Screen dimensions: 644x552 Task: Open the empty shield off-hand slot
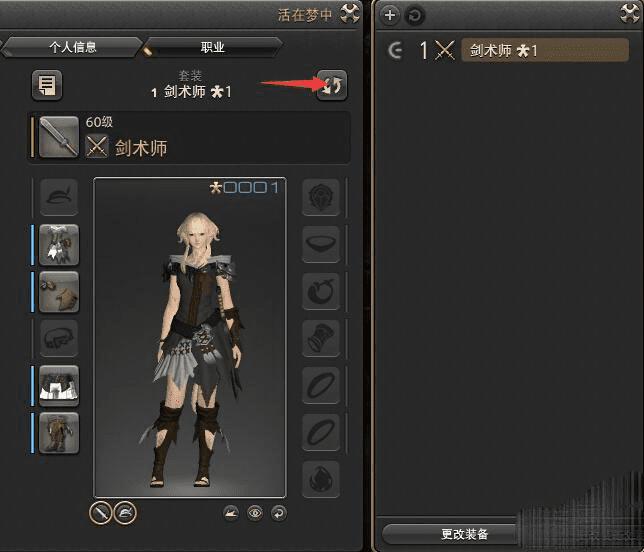(x=321, y=198)
